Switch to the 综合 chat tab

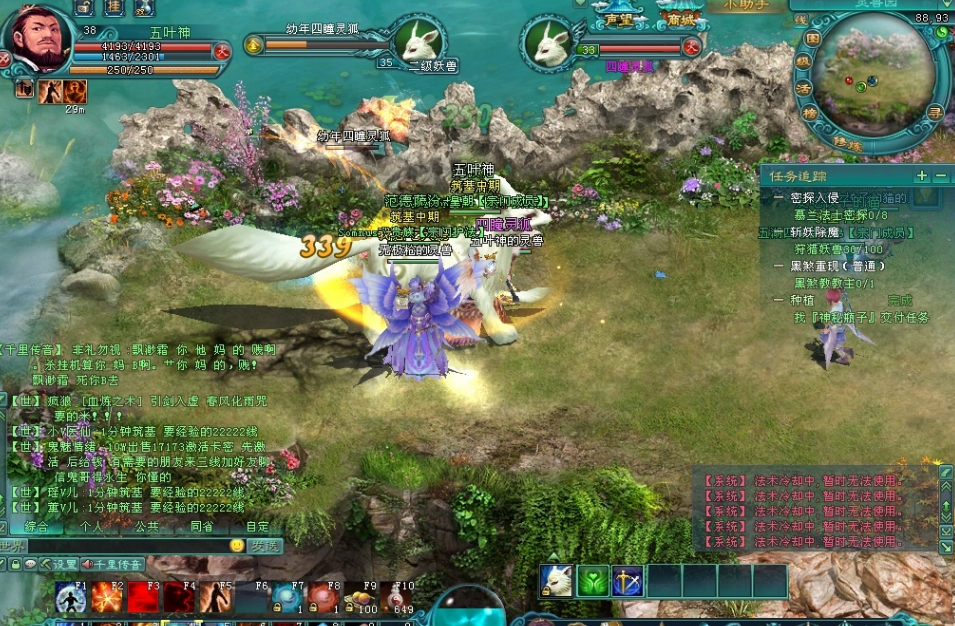click(37, 525)
